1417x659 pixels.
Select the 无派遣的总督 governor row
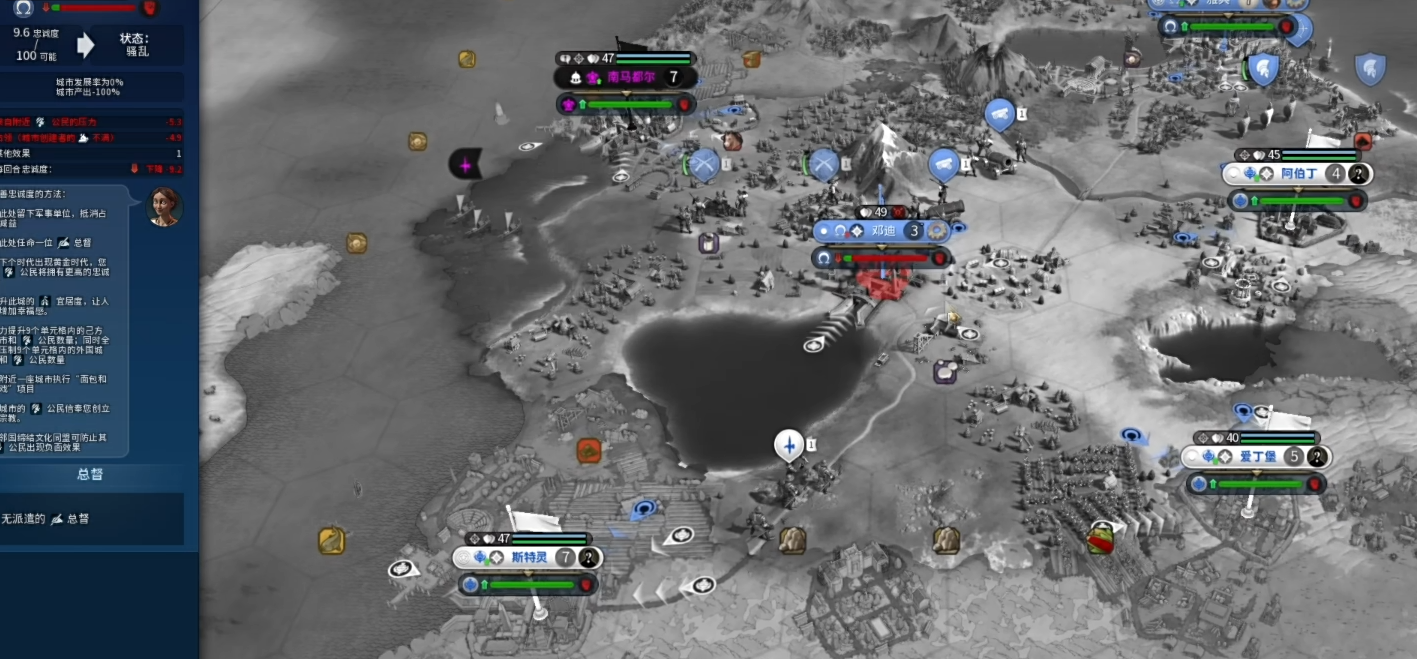pyautogui.click(x=90, y=519)
